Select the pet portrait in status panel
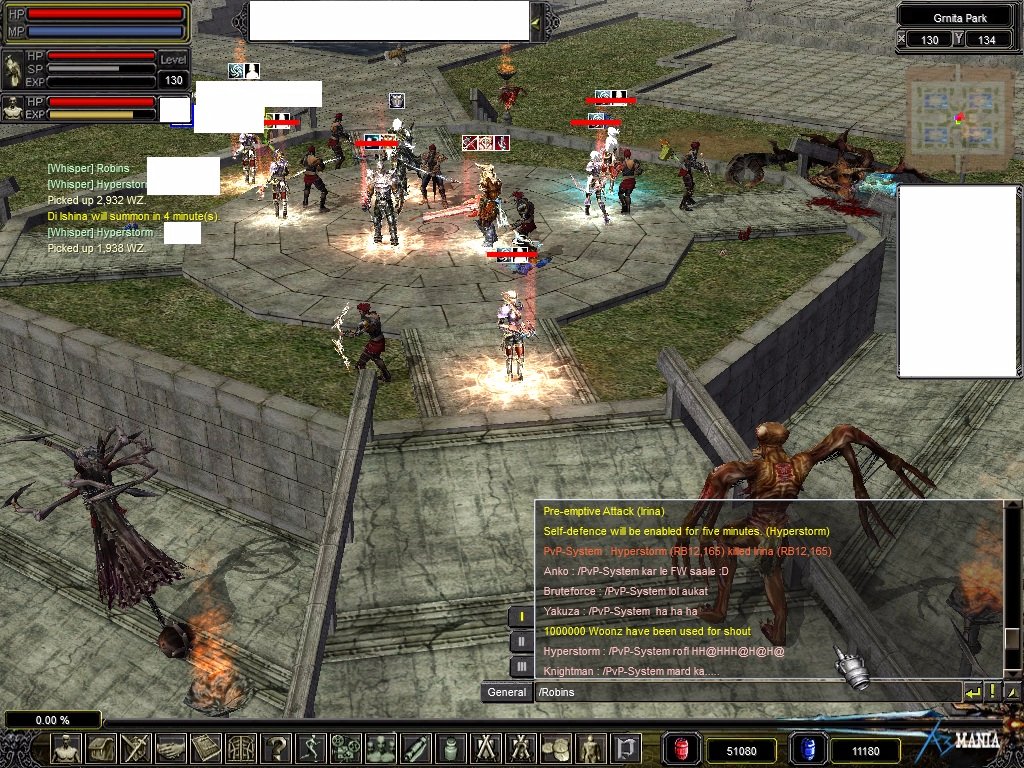The width and height of the screenshot is (1024, 768). tap(13, 108)
